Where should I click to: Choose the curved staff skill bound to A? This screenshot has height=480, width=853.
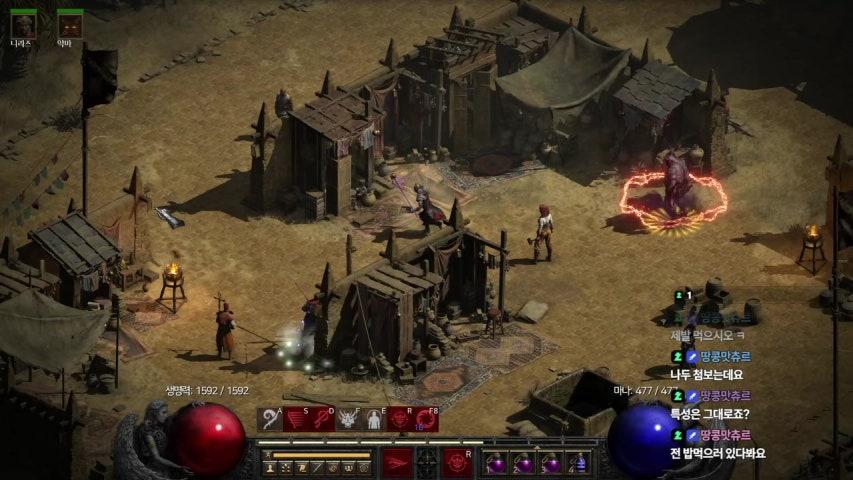click(270, 419)
